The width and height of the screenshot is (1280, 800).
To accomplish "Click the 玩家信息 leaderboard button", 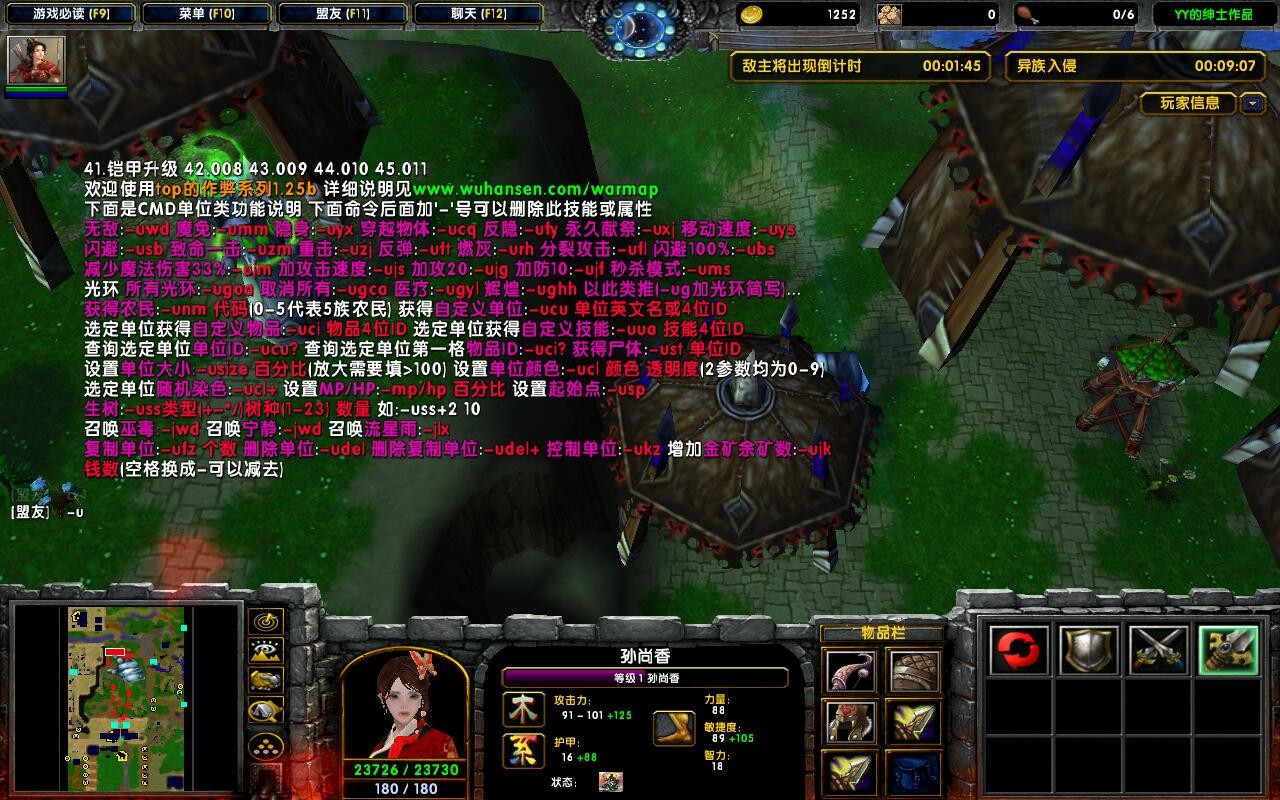I will (1189, 103).
